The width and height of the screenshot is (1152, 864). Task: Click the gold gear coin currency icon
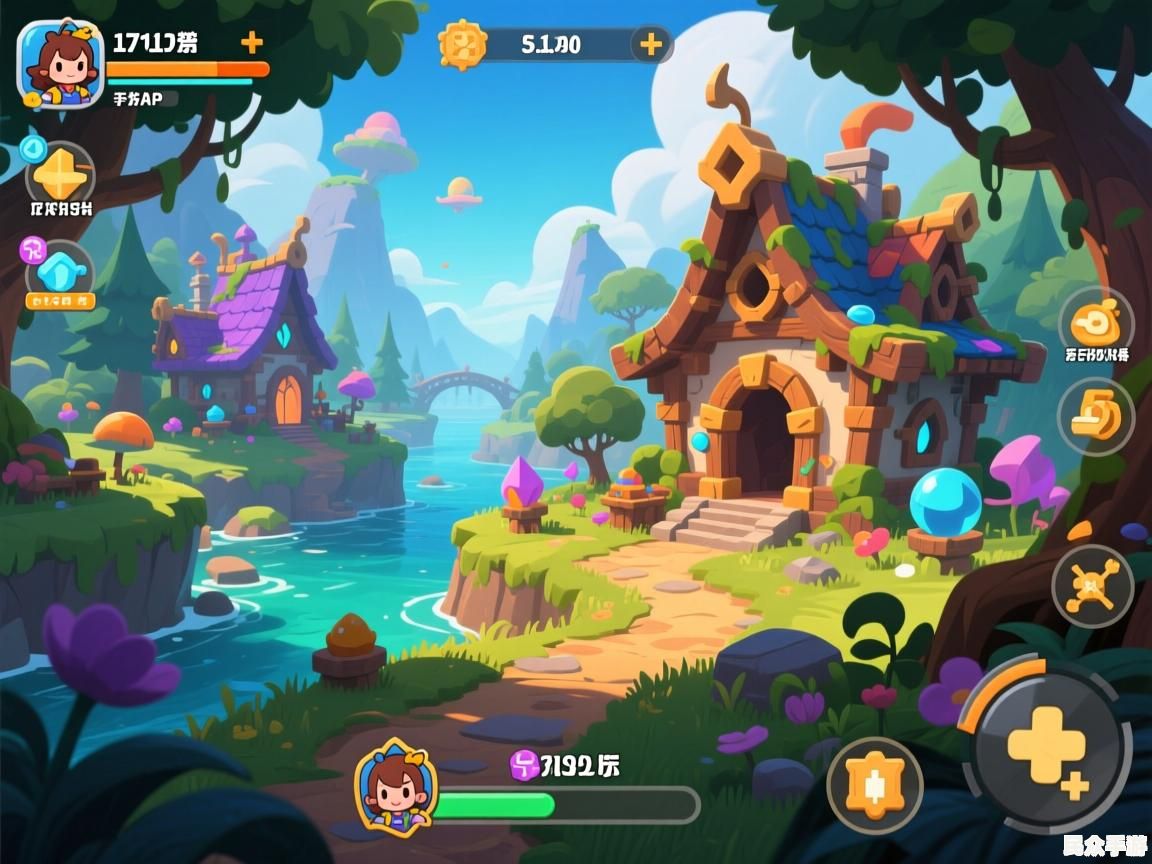pos(463,44)
